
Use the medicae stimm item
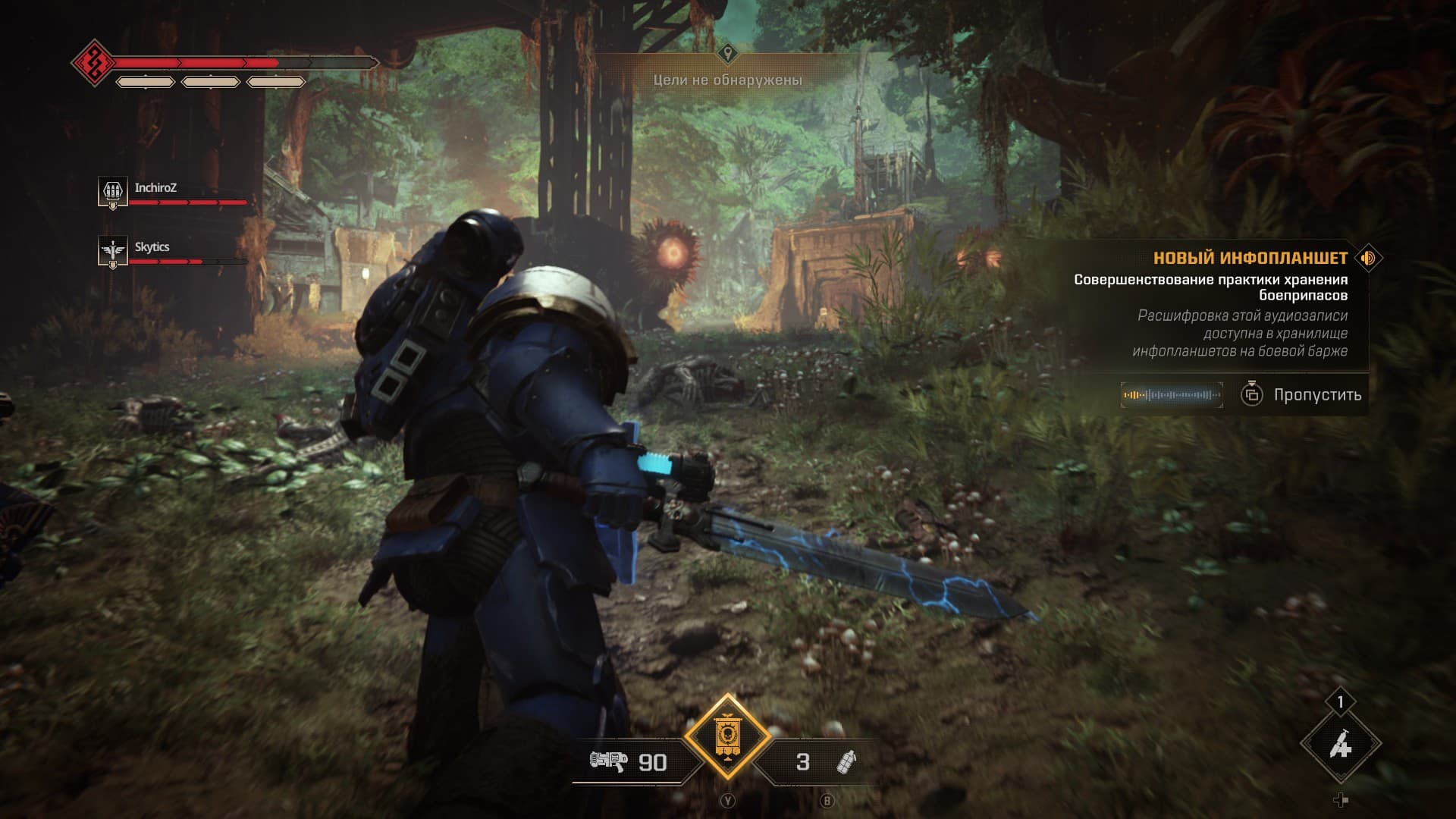point(1340,745)
